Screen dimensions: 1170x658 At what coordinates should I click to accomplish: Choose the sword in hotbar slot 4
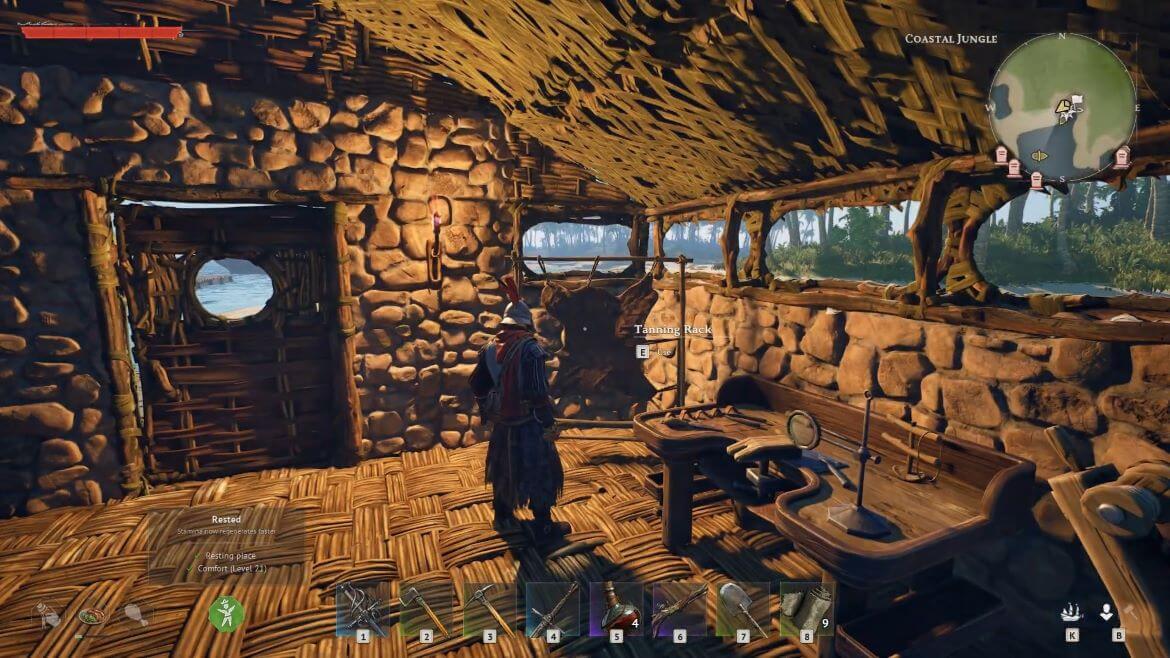coord(552,608)
